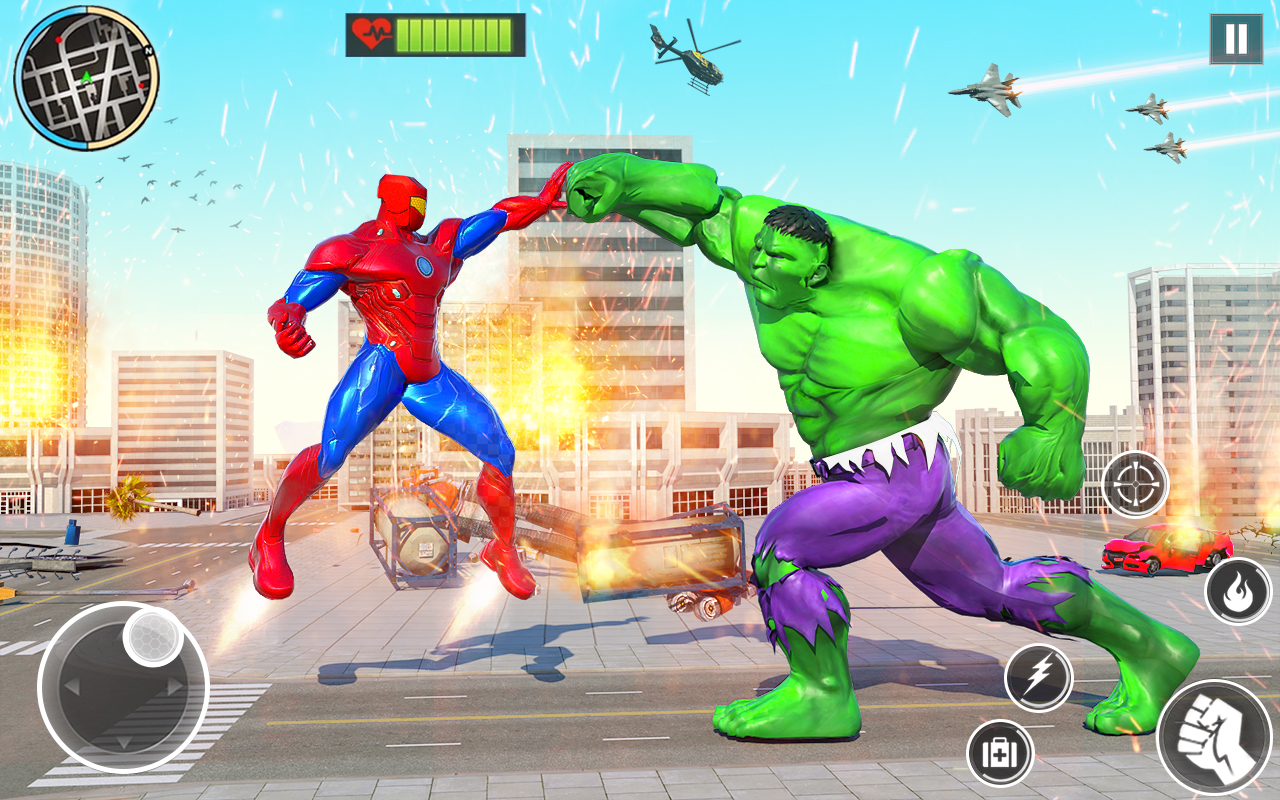Tap the exploding fuel tanker
The image size is (1280, 800).
click(x=420, y=535)
